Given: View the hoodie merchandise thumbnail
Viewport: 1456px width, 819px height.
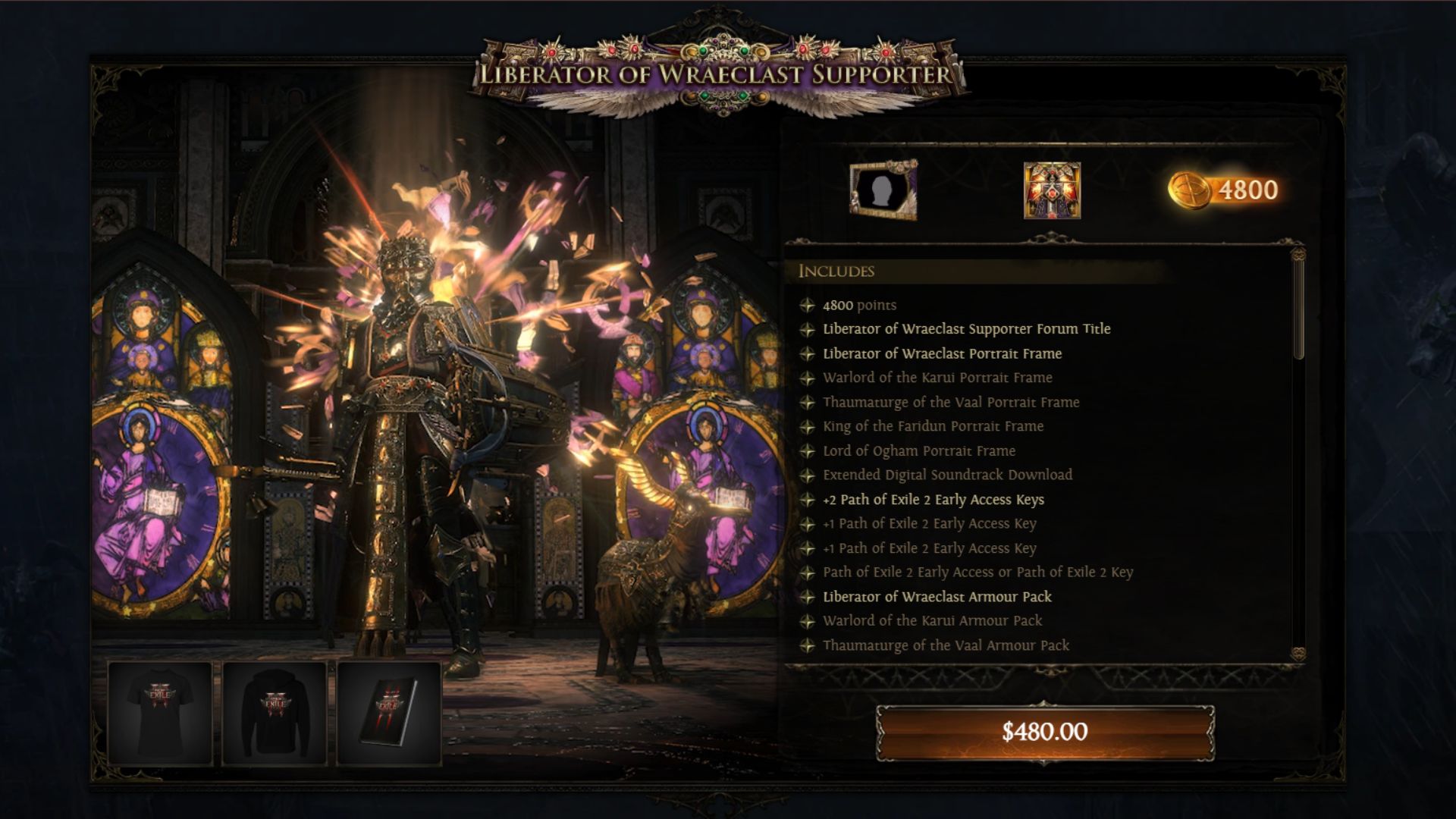Looking at the screenshot, I should 275,713.
